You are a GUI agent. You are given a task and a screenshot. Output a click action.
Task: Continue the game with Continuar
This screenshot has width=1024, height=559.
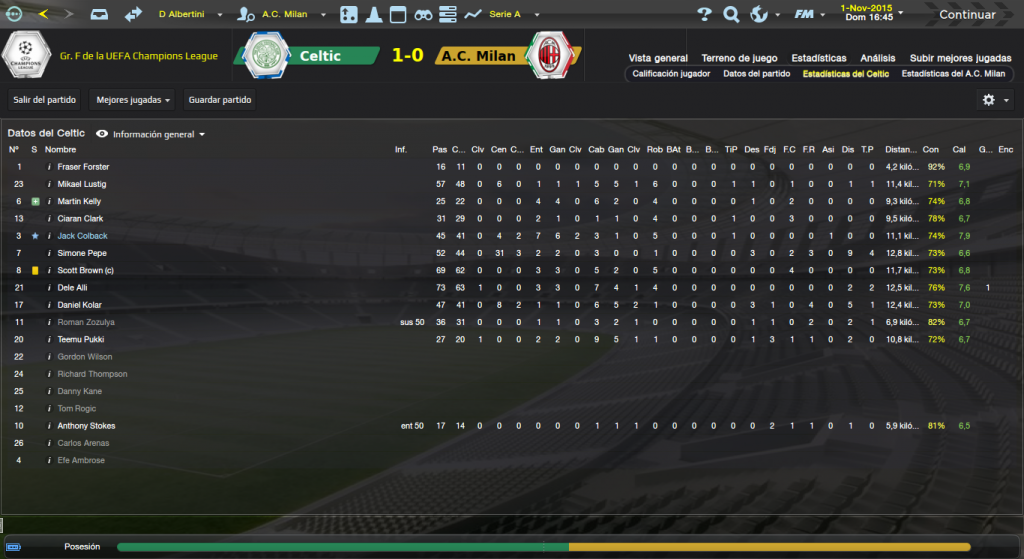967,15
